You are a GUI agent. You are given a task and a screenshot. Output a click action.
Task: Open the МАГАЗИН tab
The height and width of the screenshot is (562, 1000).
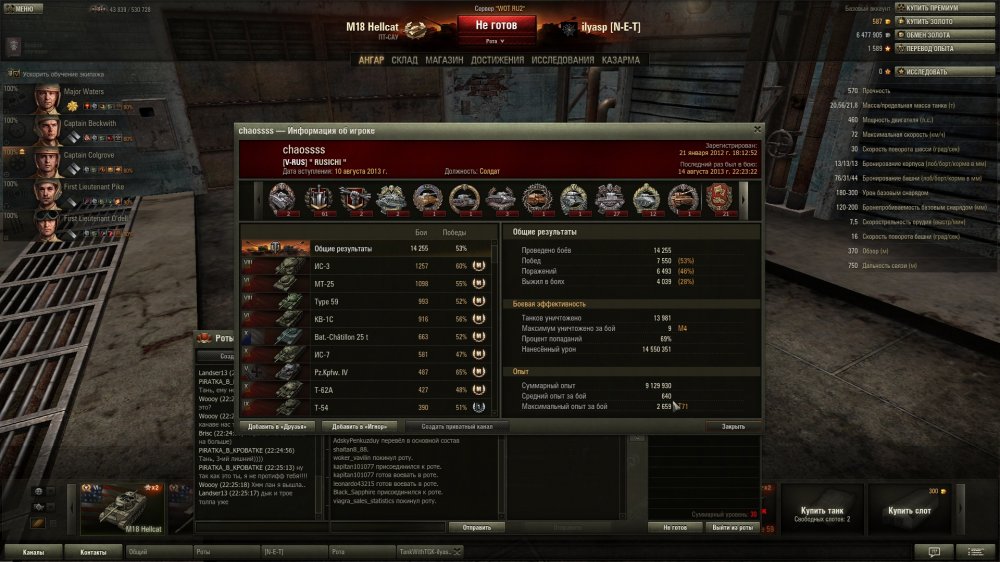[444, 60]
